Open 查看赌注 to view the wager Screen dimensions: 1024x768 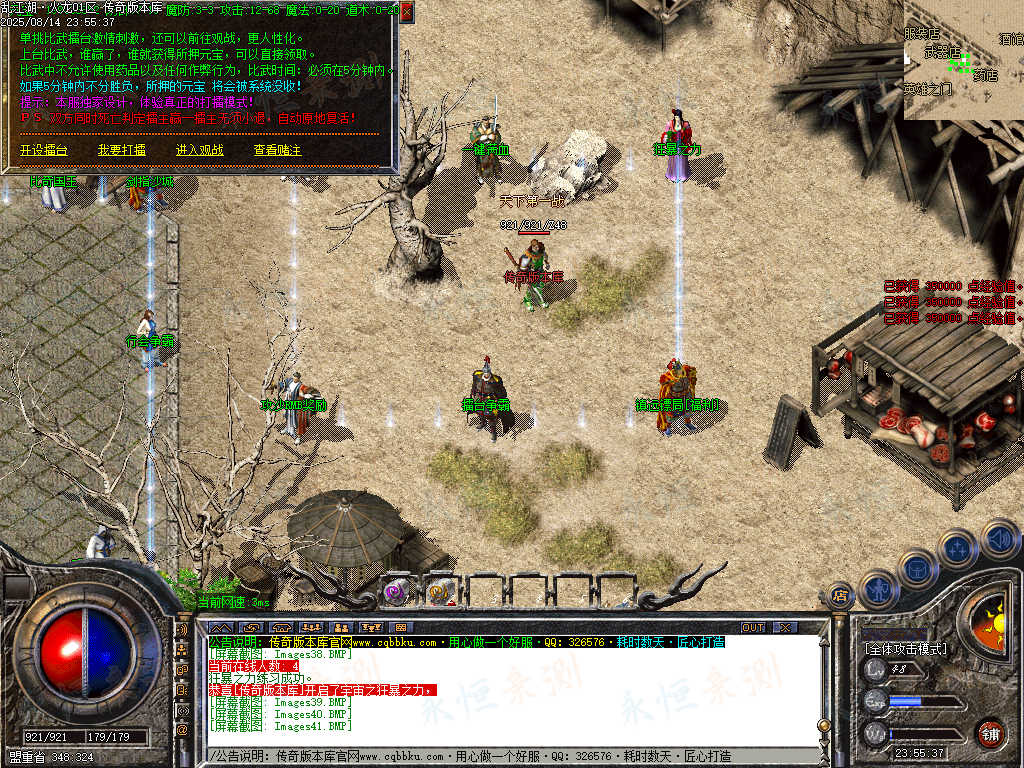tap(277, 150)
